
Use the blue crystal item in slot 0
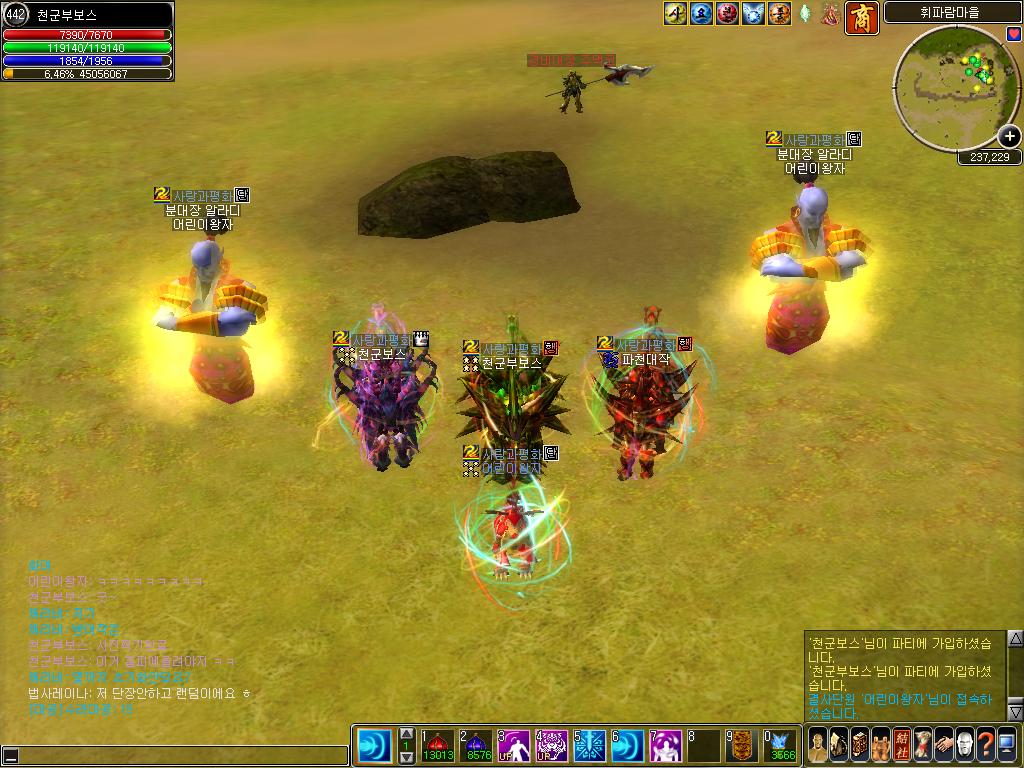coord(781,746)
